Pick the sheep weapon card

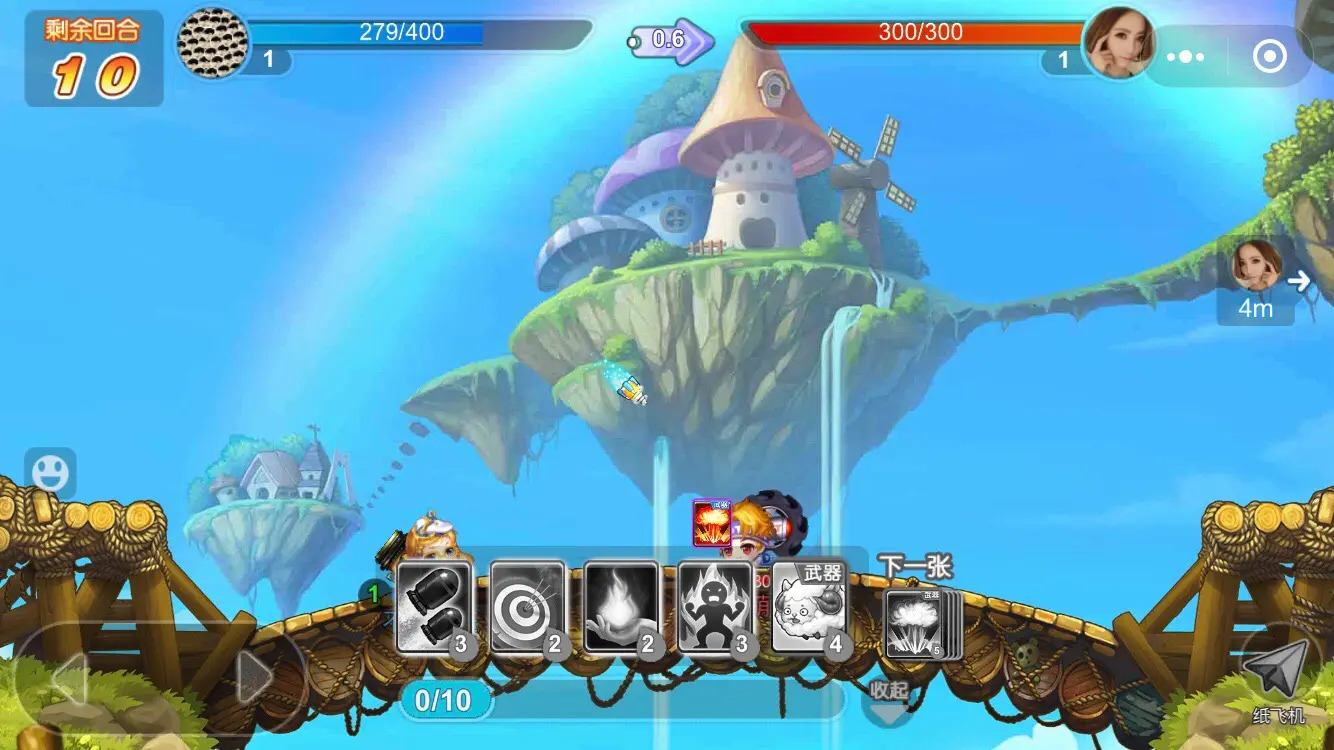click(x=808, y=607)
